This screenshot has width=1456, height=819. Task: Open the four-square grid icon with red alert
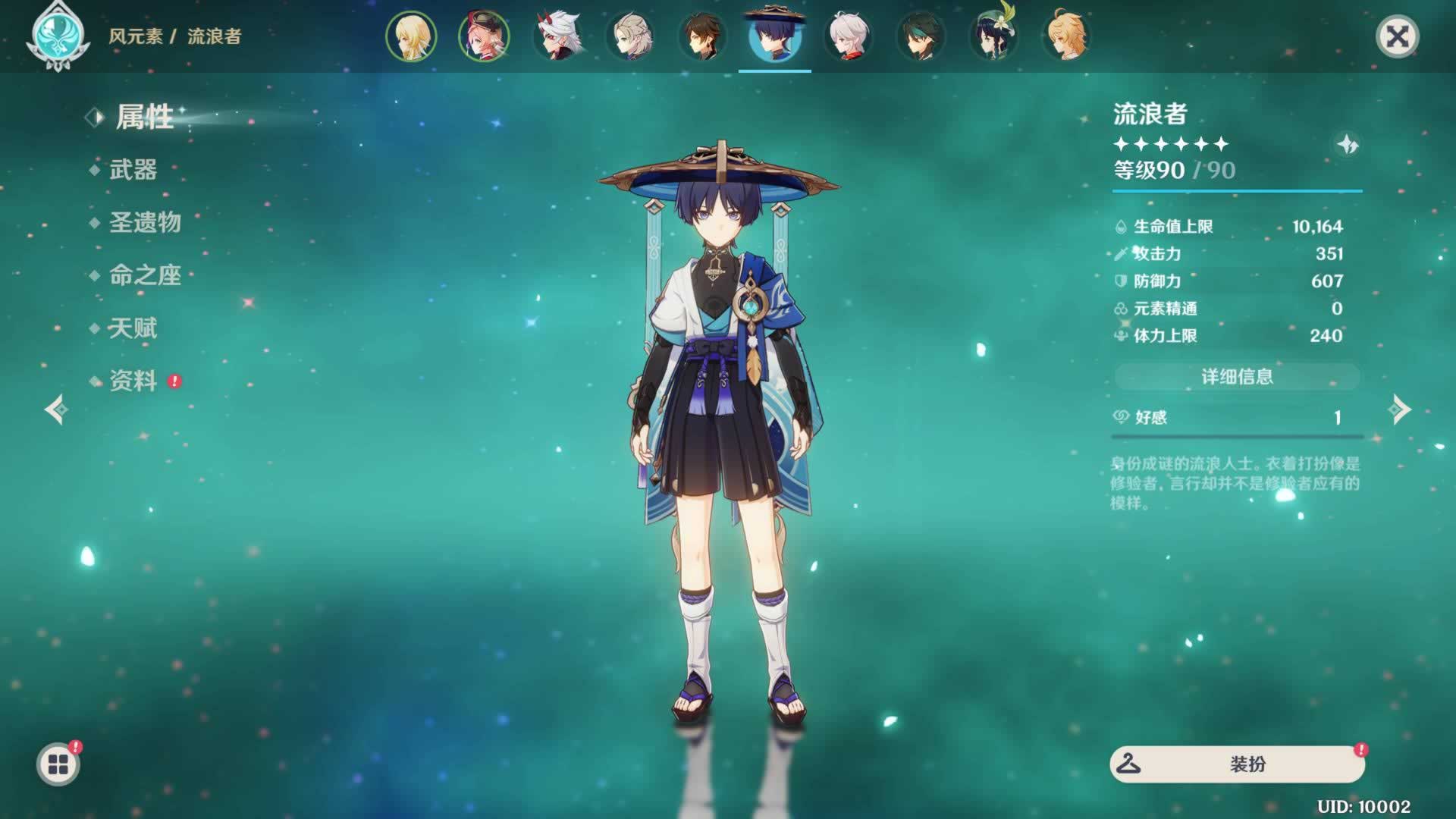(58, 764)
